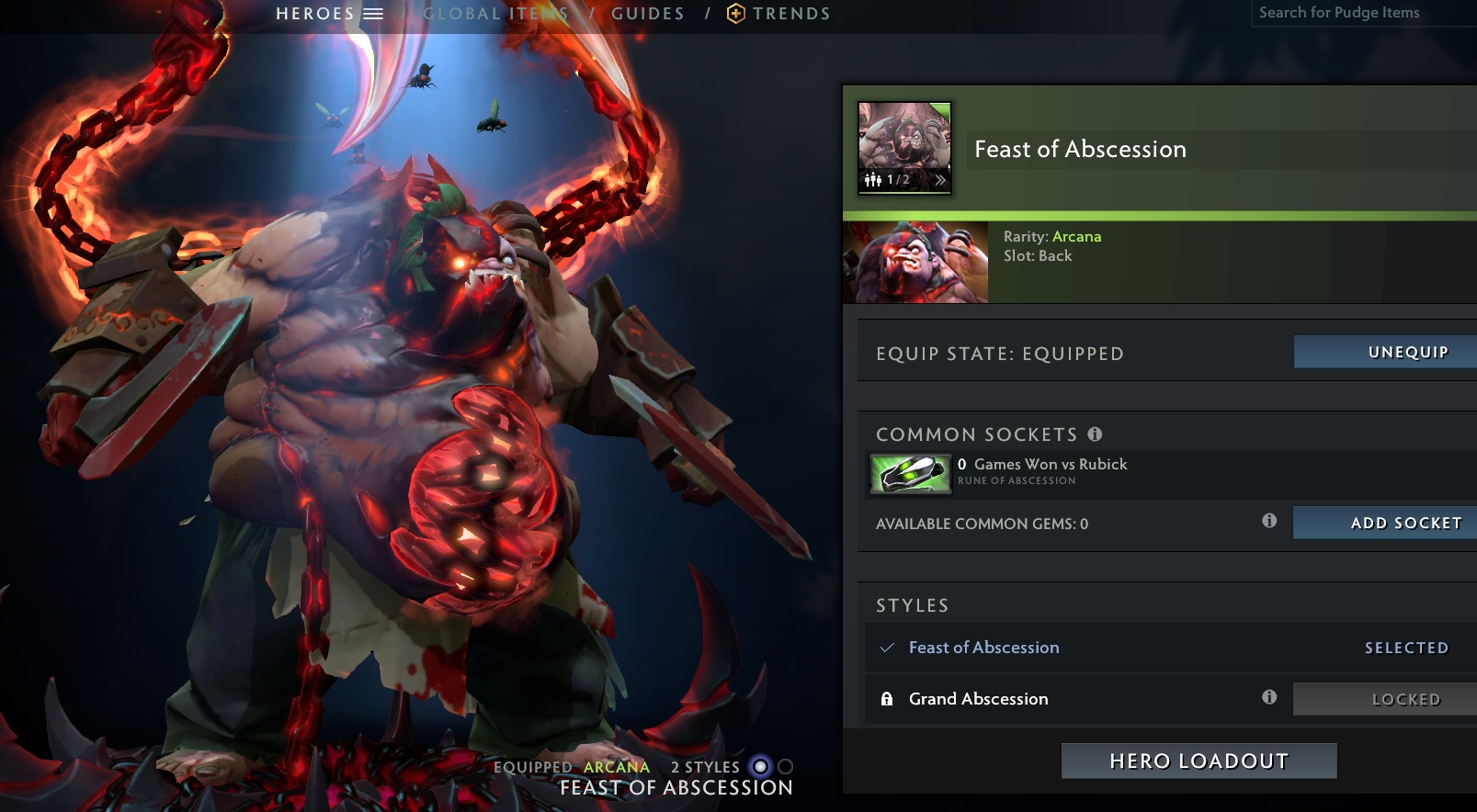
Task: Open the GLOBAL ITEMS section
Action: click(x=494, y=13)
